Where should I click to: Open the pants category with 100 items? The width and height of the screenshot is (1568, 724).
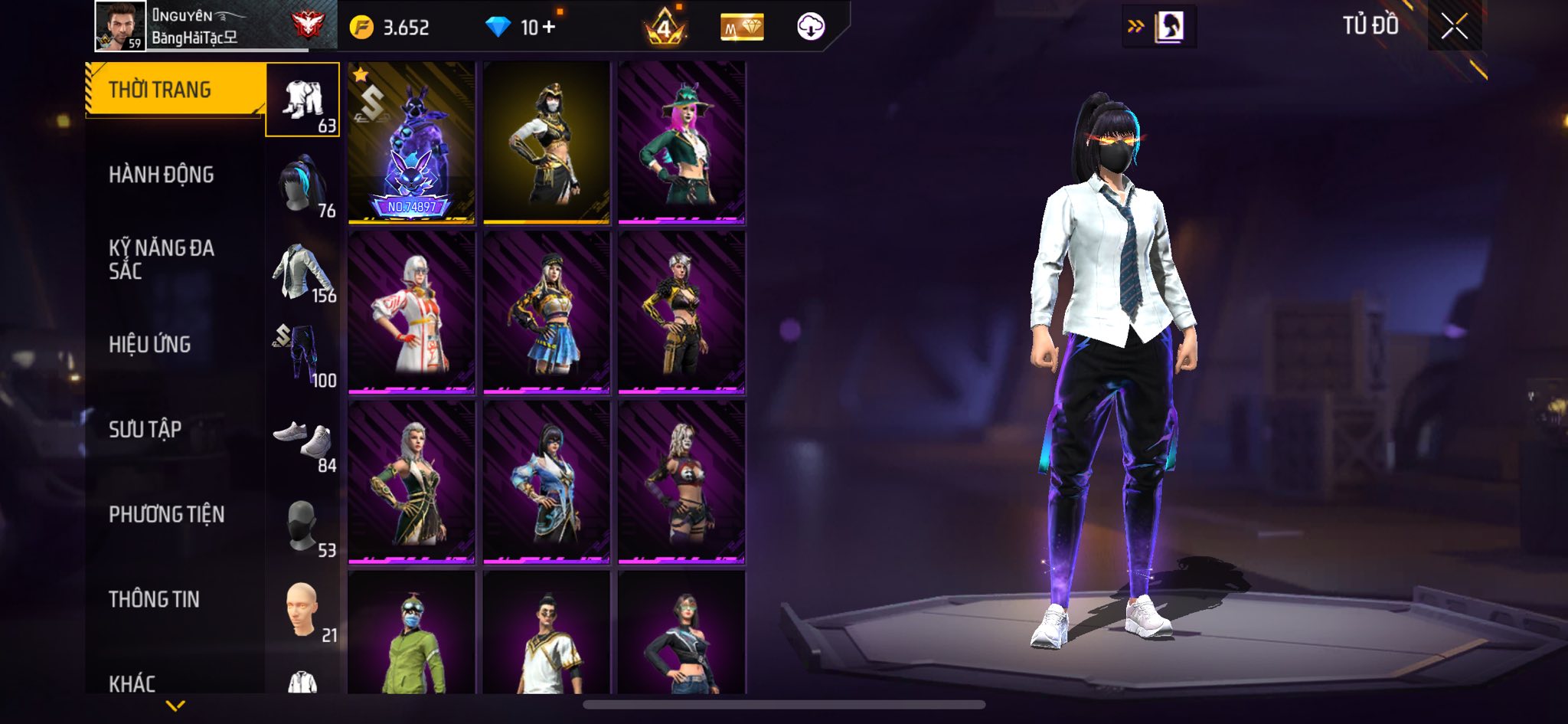tap(303, 355)
